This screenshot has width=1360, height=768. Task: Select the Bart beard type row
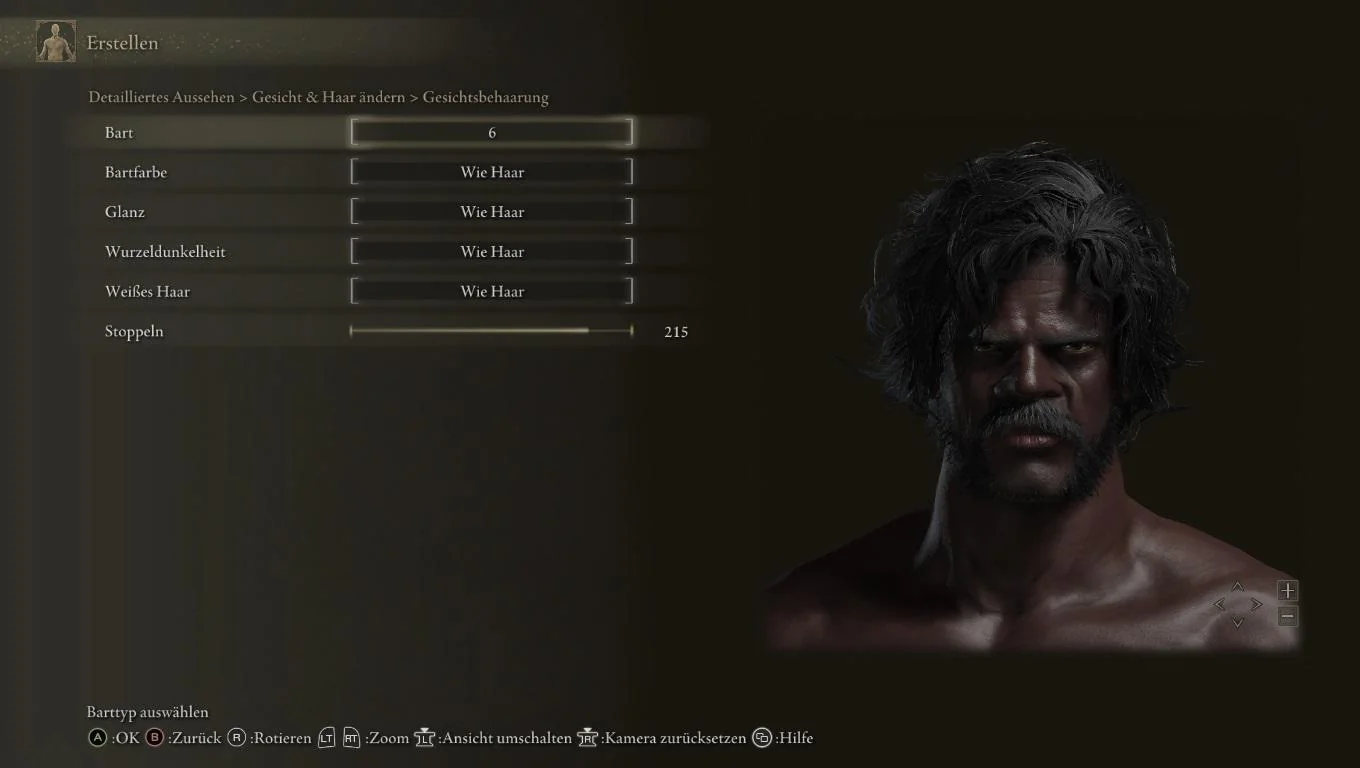click(491, 132)
